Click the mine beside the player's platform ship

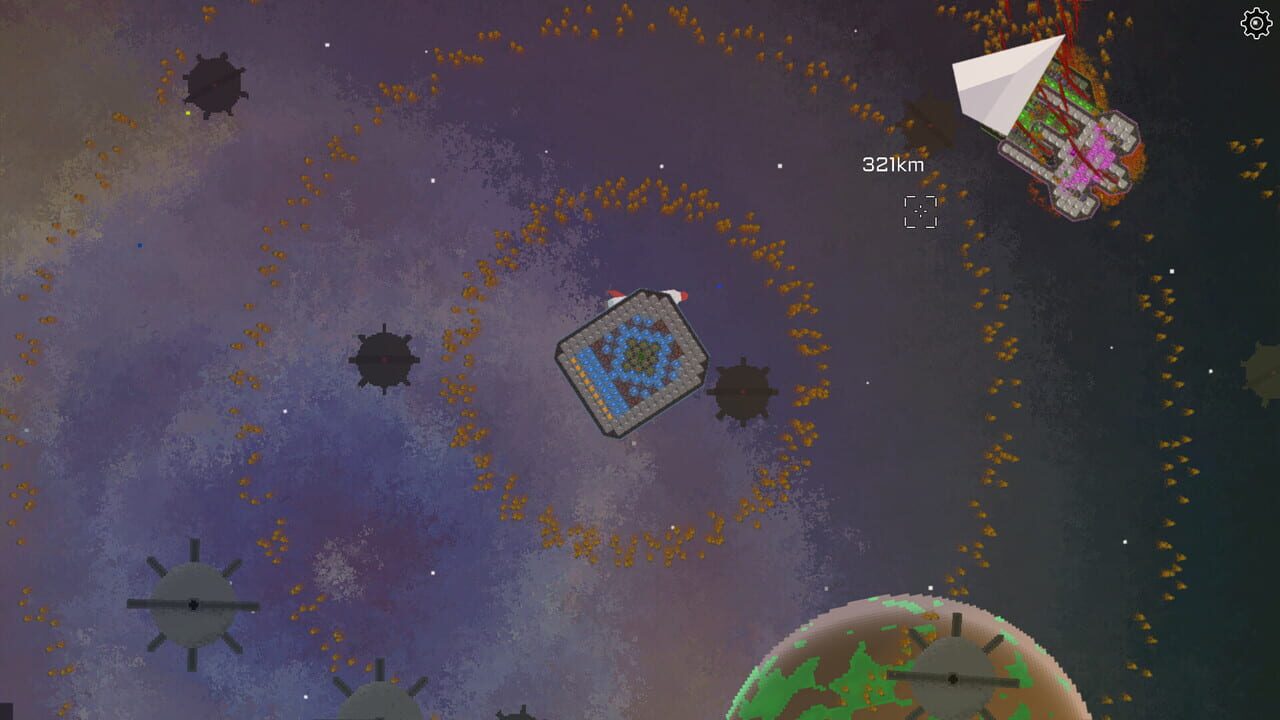coord(742,392)
